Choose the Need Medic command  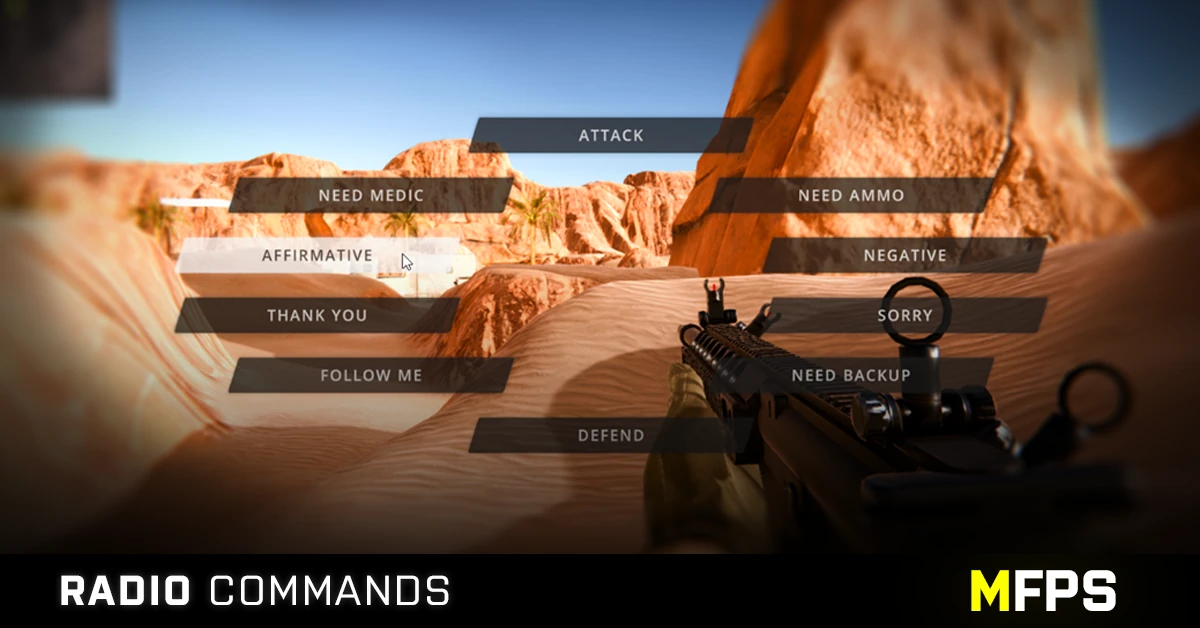371,195
